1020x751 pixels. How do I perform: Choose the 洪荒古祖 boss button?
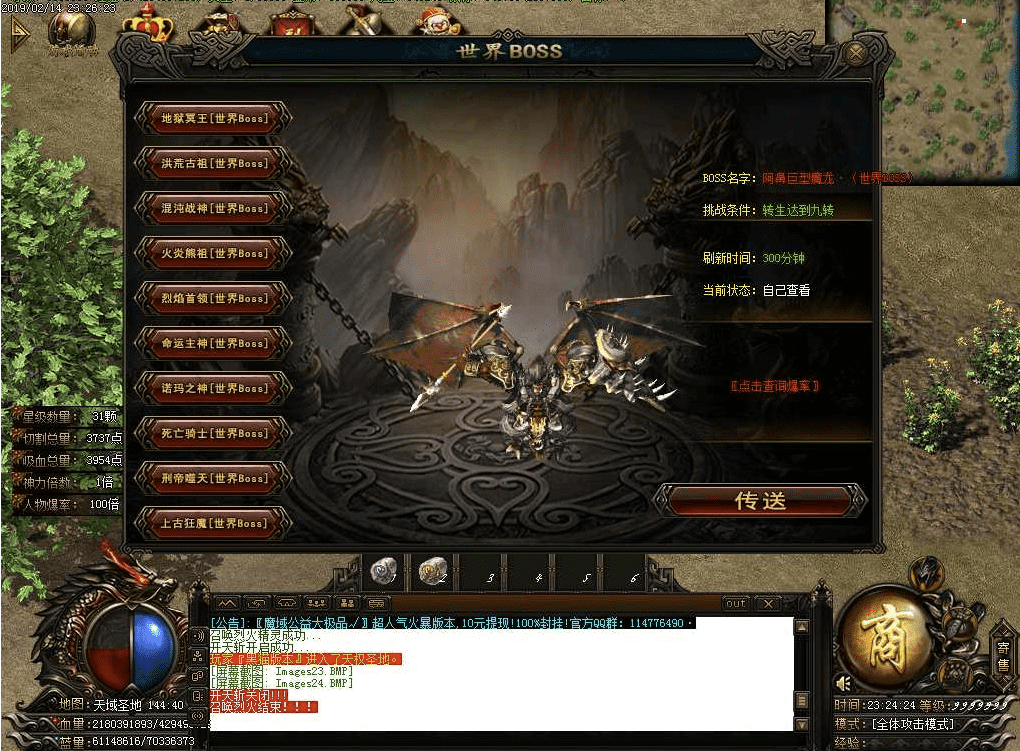[214, 163]
